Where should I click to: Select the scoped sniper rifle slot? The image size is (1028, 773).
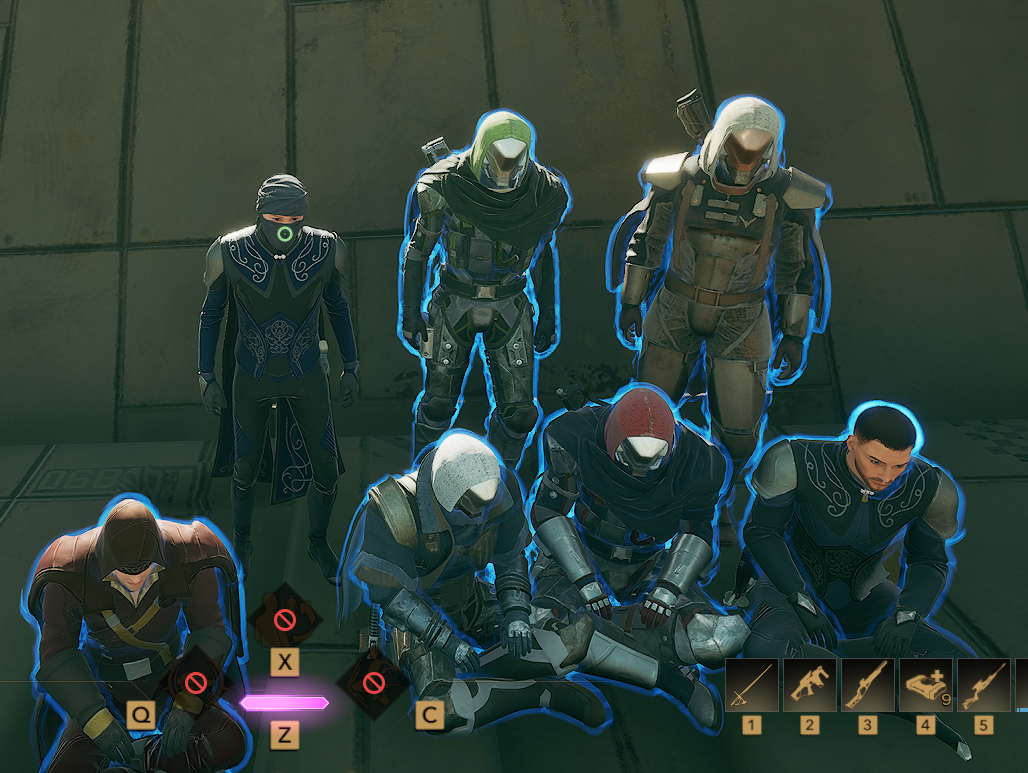pyautogui.click(x=984, y=685)
